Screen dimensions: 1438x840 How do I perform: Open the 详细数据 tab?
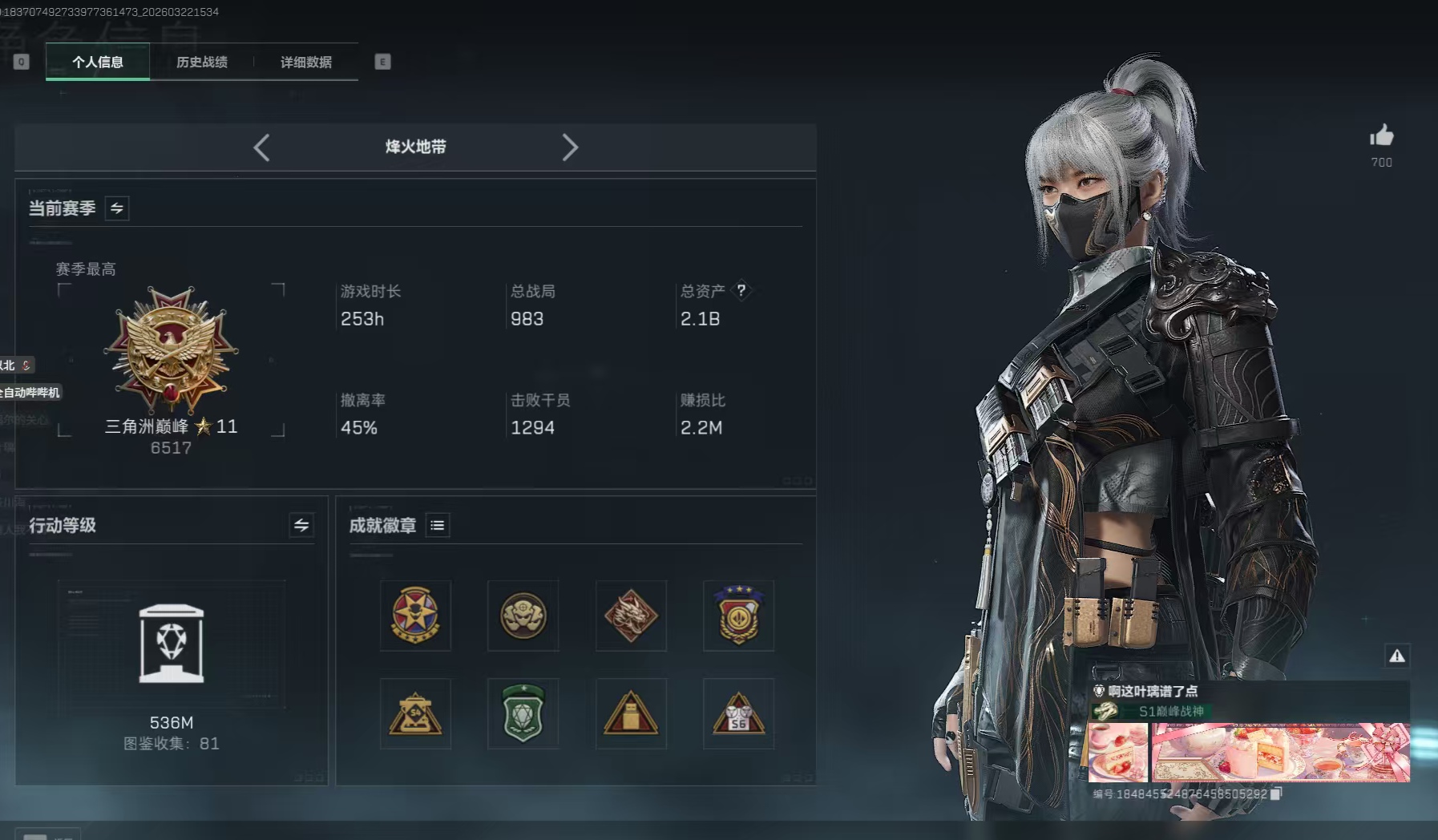pyautogui.click(x=306, y=62)
